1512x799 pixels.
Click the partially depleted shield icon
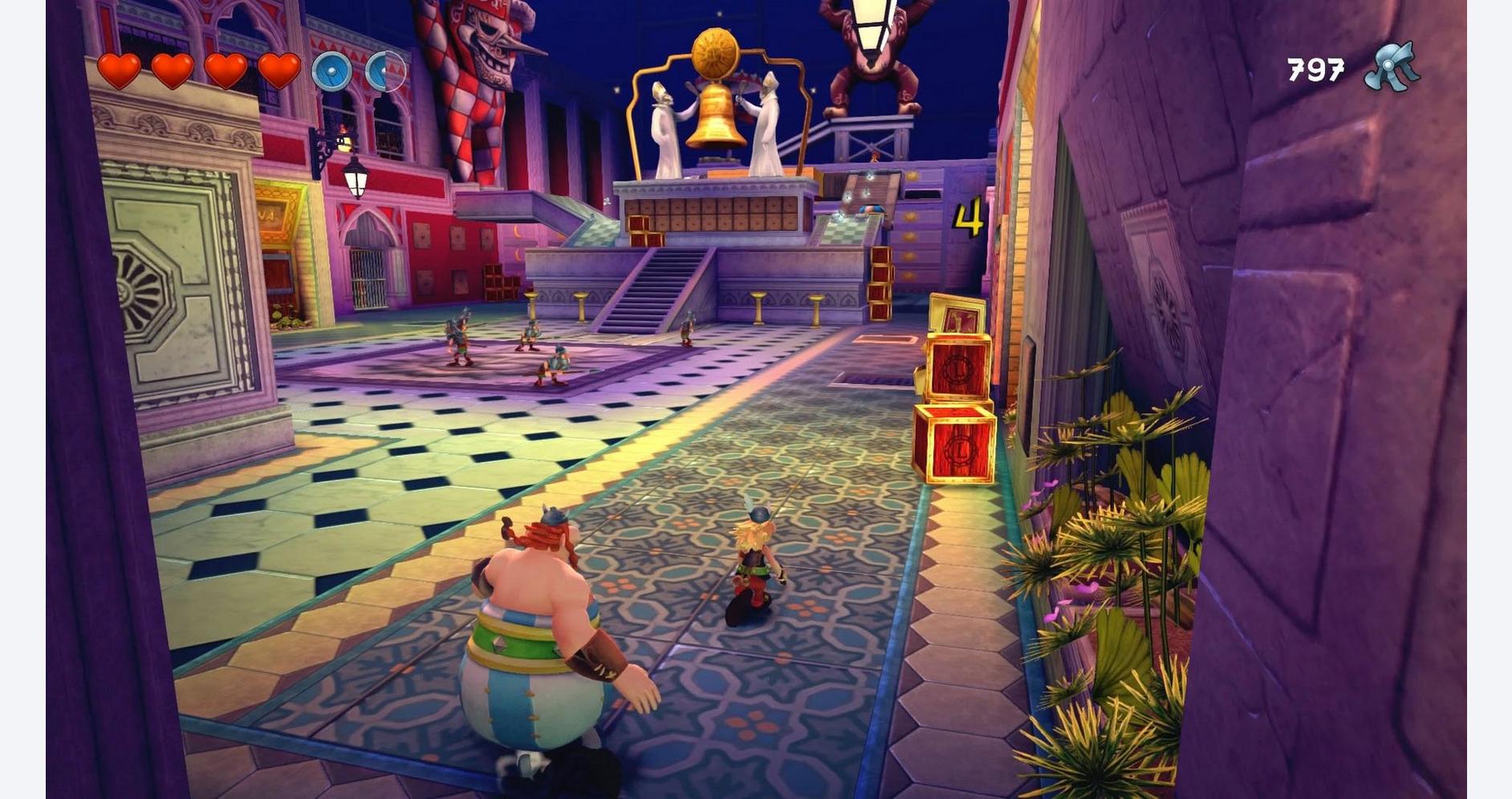coord(385,71)
